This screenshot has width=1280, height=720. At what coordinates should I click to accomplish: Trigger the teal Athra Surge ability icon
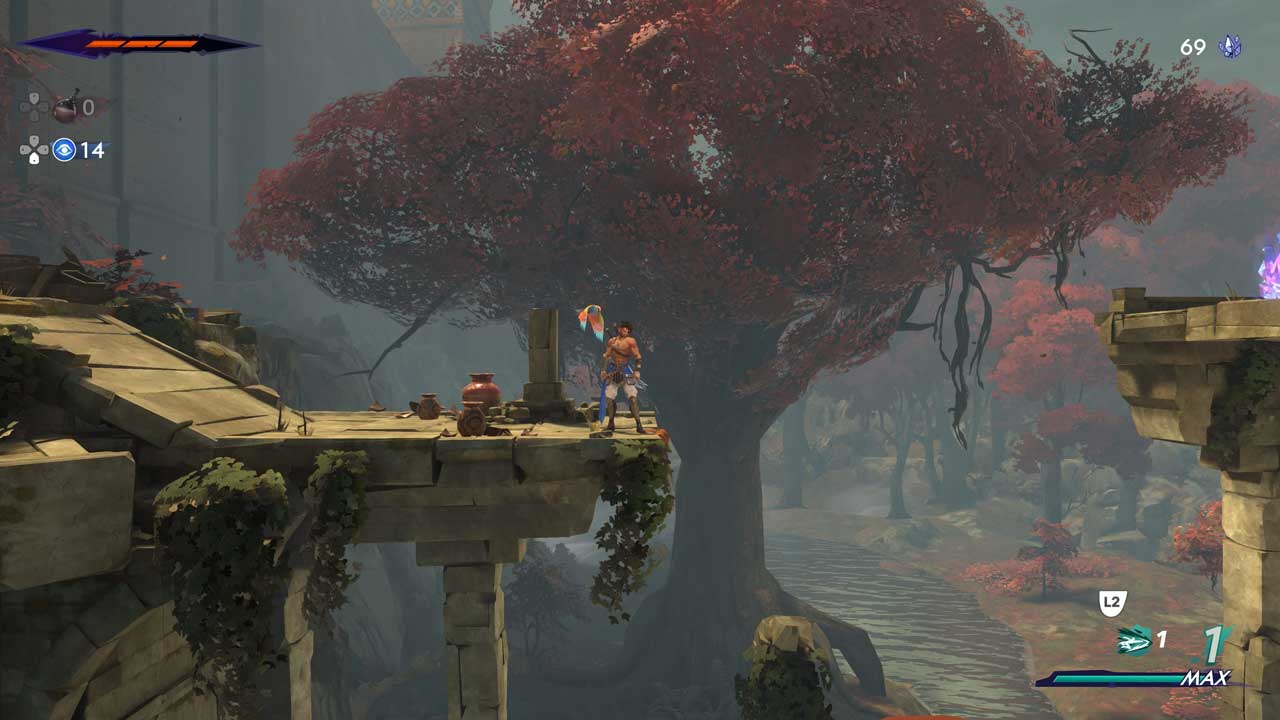tap(1134, 640)
